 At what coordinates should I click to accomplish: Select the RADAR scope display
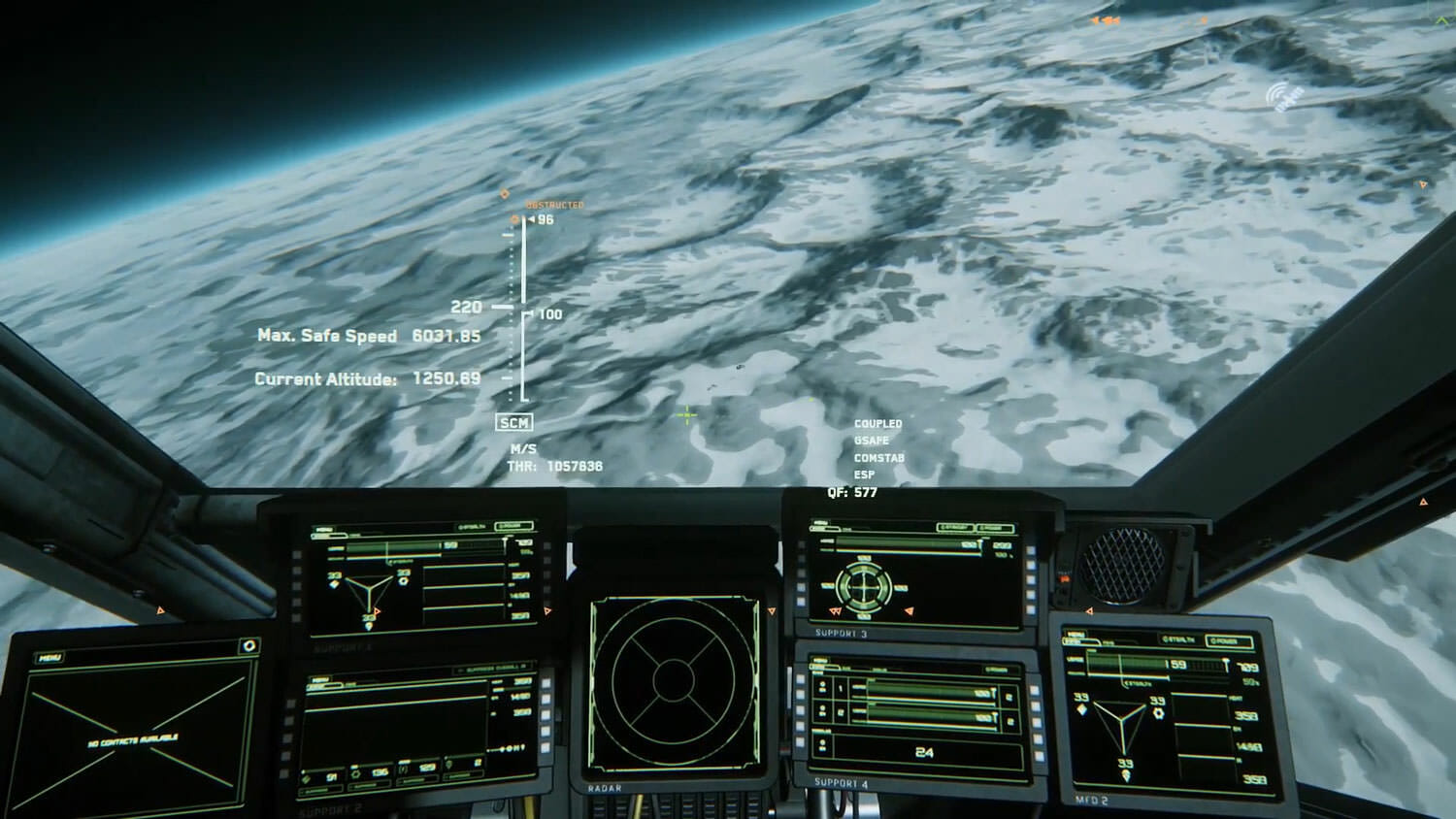pyautogui.click(x=674, y=681)
